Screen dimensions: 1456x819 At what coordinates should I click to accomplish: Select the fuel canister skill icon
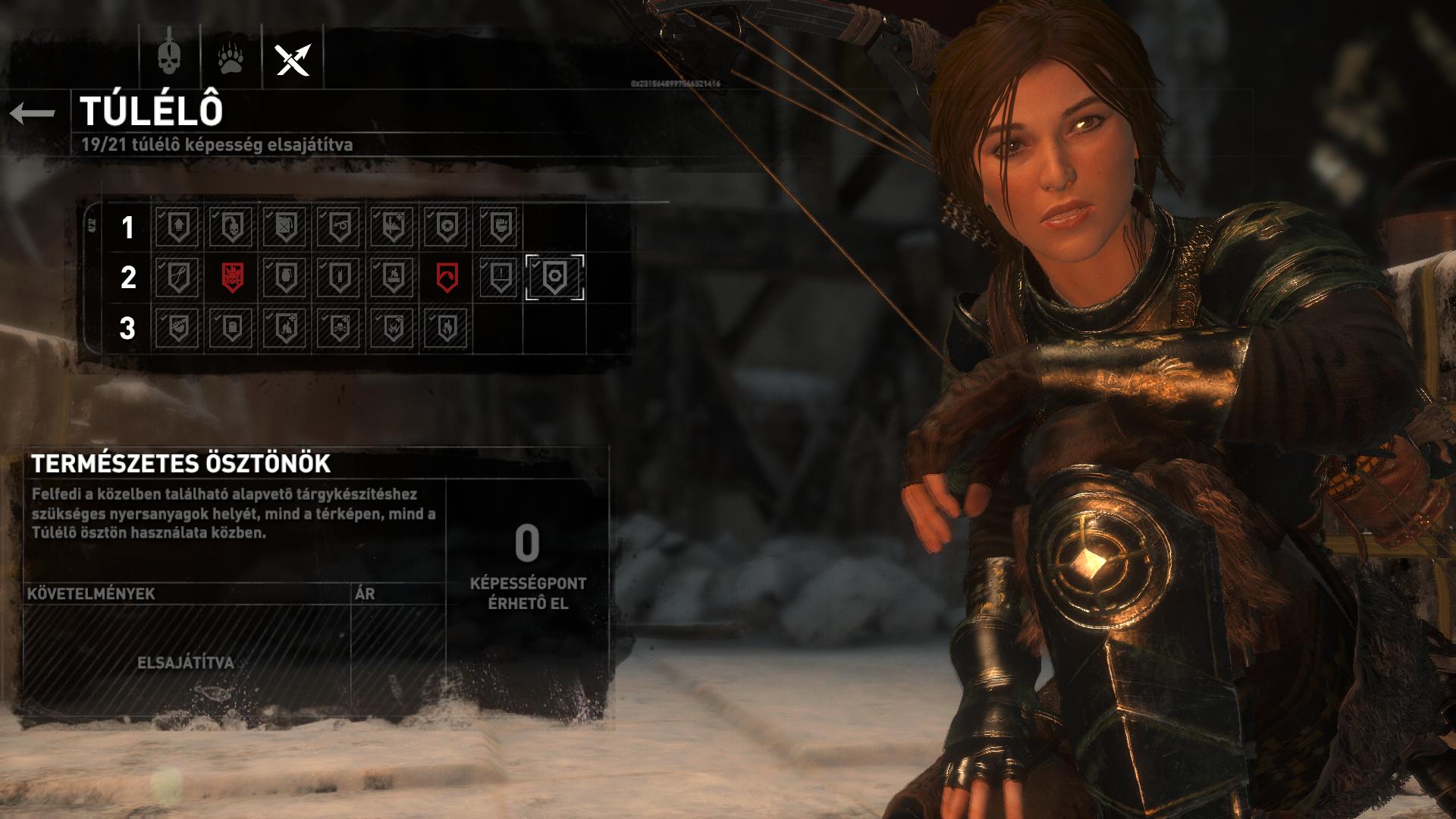(285, 227)
